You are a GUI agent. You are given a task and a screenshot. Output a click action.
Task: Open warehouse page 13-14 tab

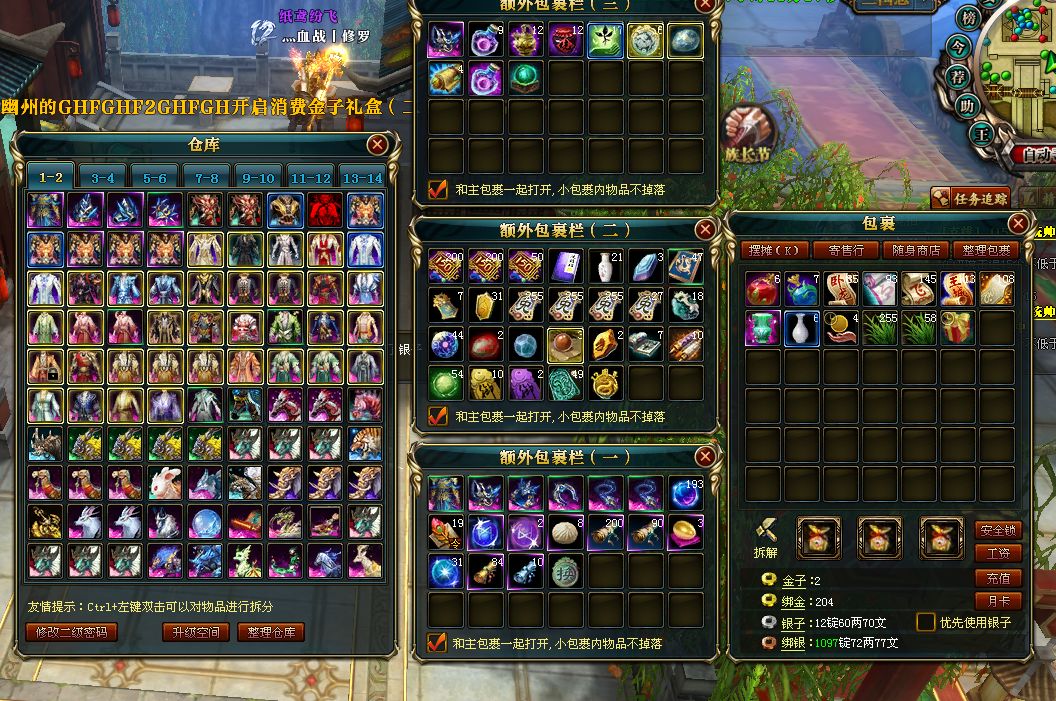(362, 178)
